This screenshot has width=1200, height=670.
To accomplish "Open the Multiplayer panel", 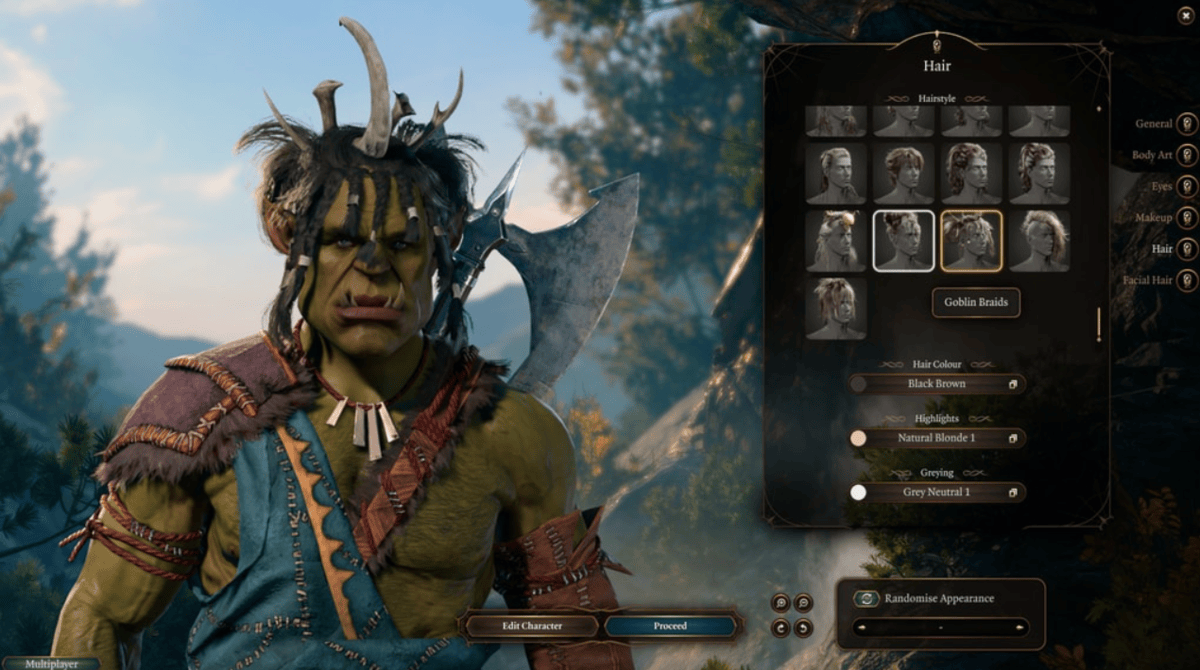I will tap(50, 663).
